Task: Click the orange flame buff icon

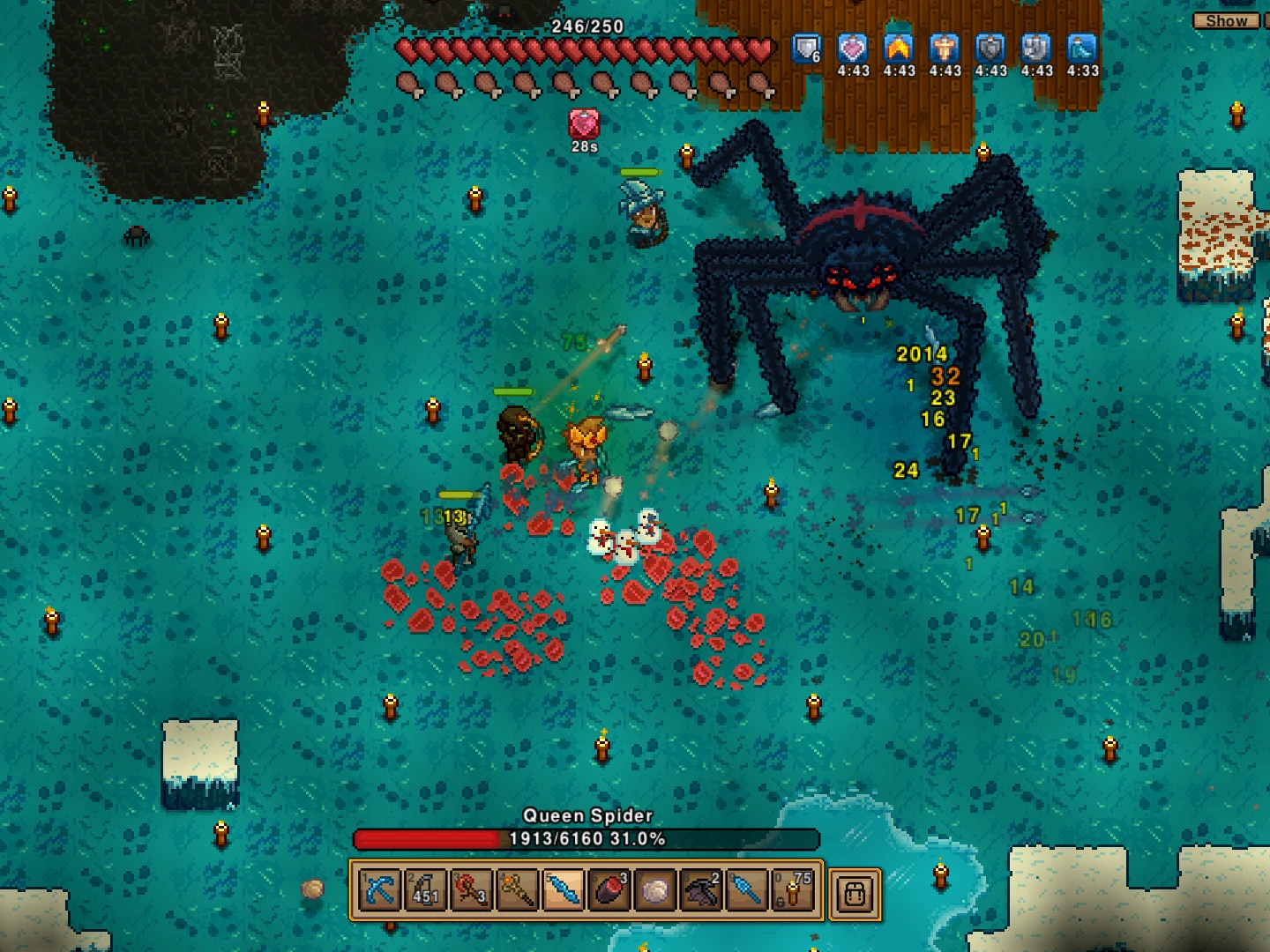Action: tap(899, 48)
